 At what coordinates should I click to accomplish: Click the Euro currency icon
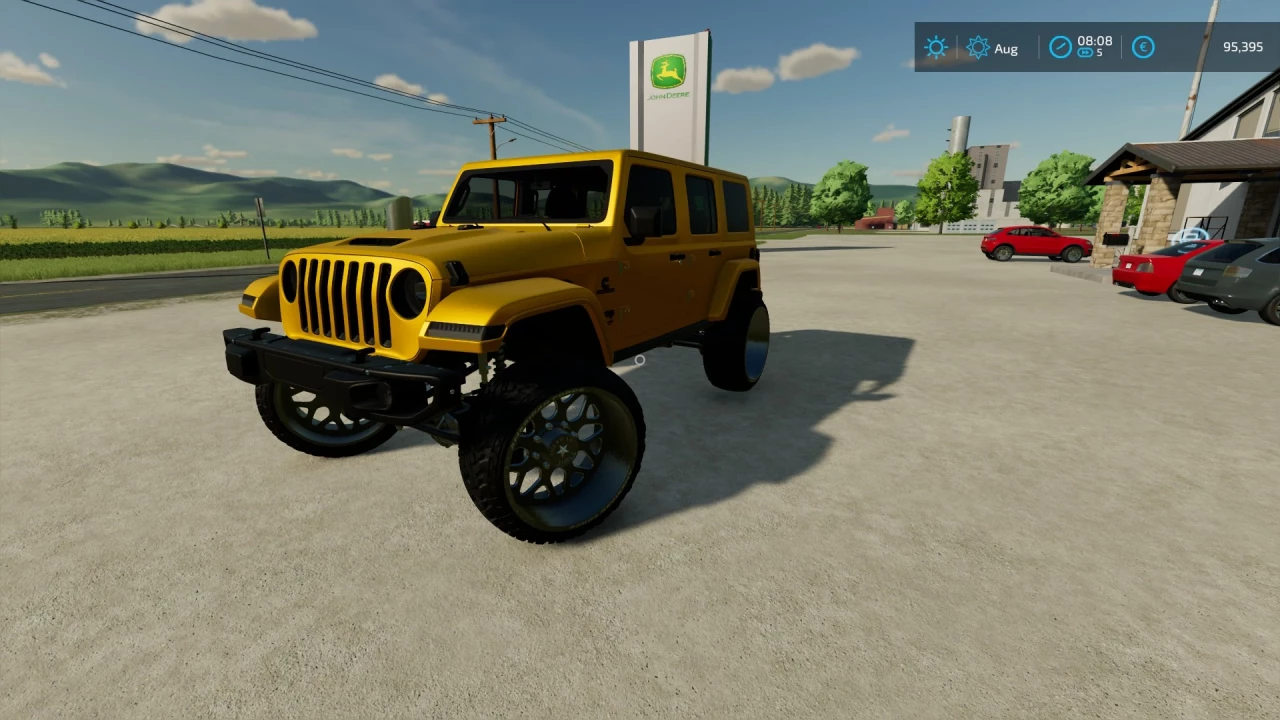coord(1142,47)
